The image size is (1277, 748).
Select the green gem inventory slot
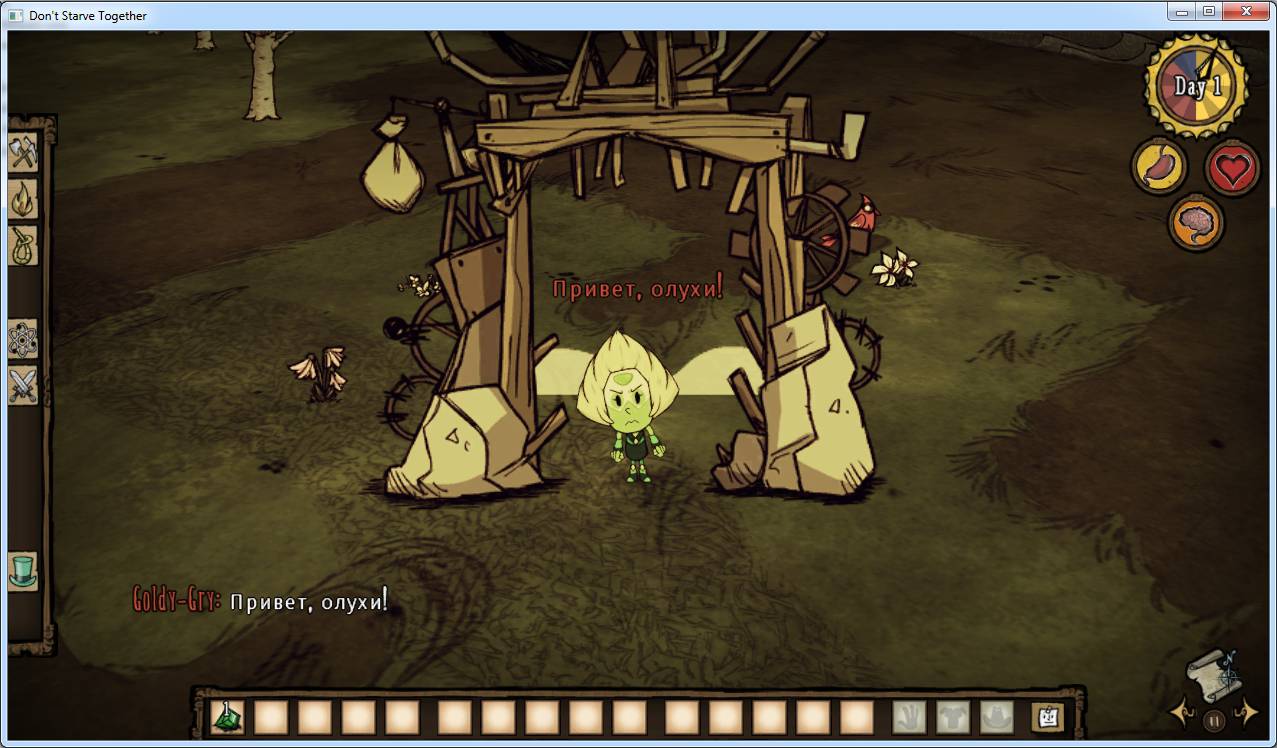[227, 716]
